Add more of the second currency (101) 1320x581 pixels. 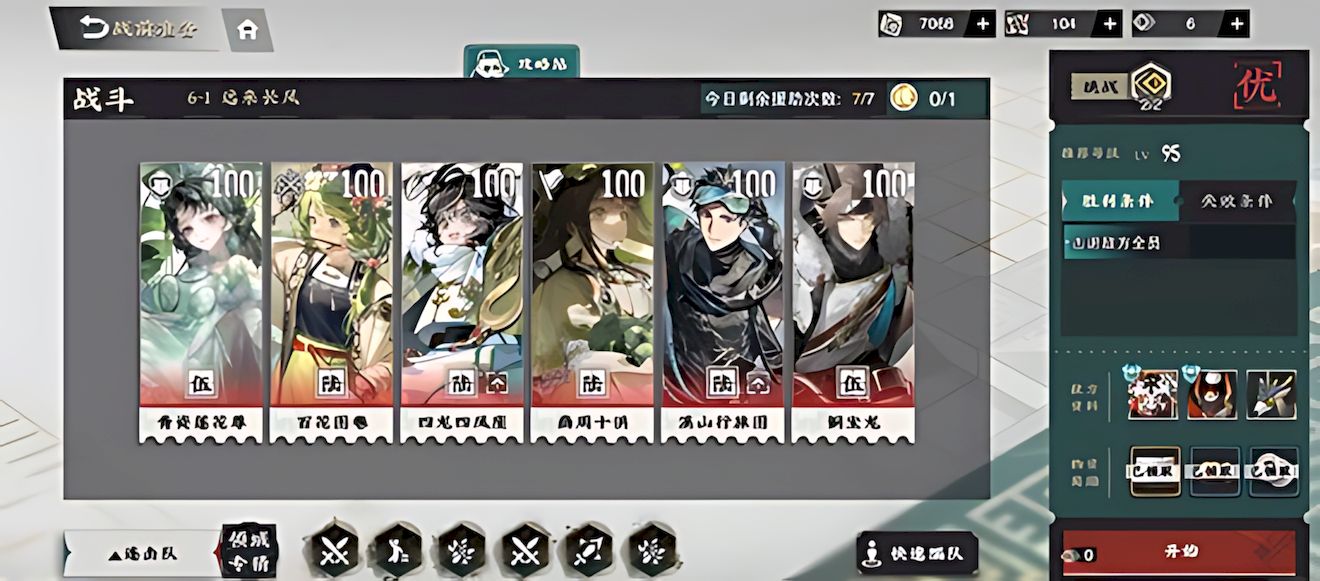[1109, 24]
